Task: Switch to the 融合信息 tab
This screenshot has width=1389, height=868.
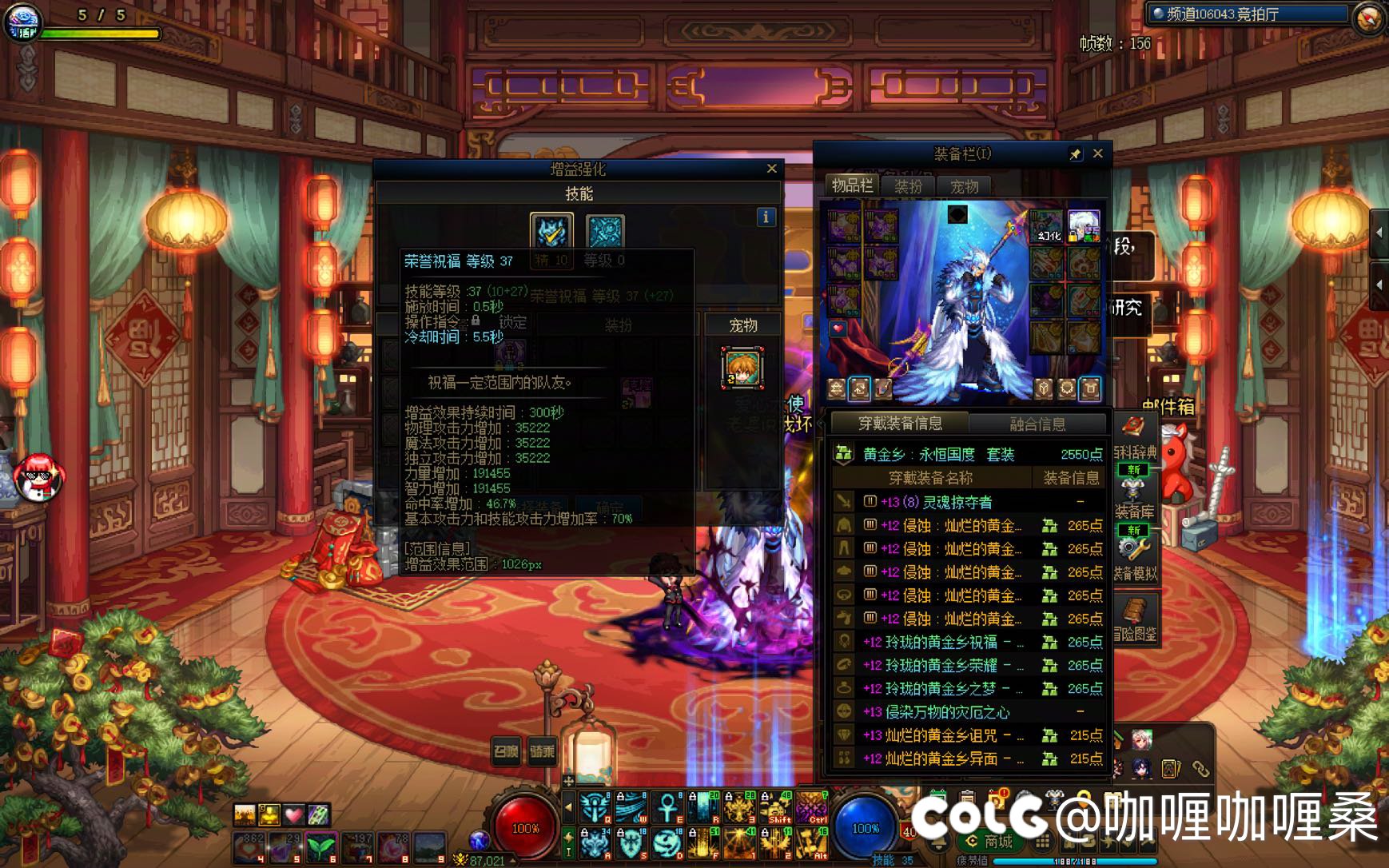Action: click(x=1037, y=424)
